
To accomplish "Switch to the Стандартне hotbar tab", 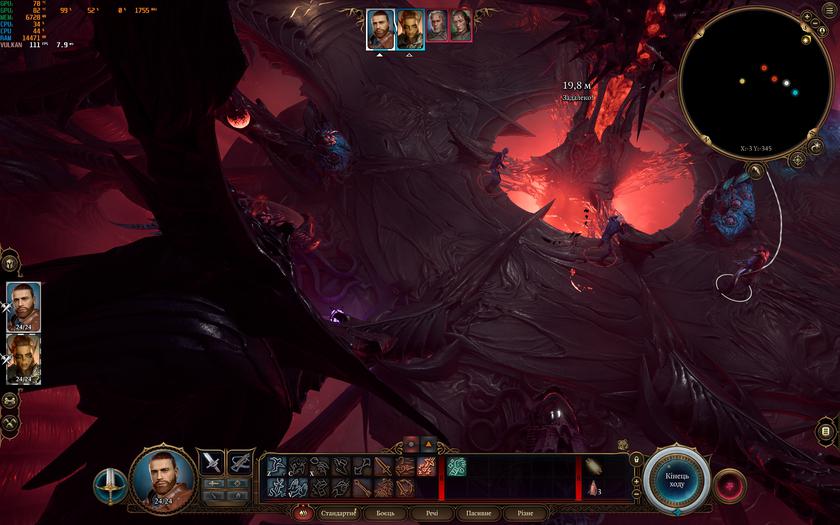I will click(x=336, y=513).
